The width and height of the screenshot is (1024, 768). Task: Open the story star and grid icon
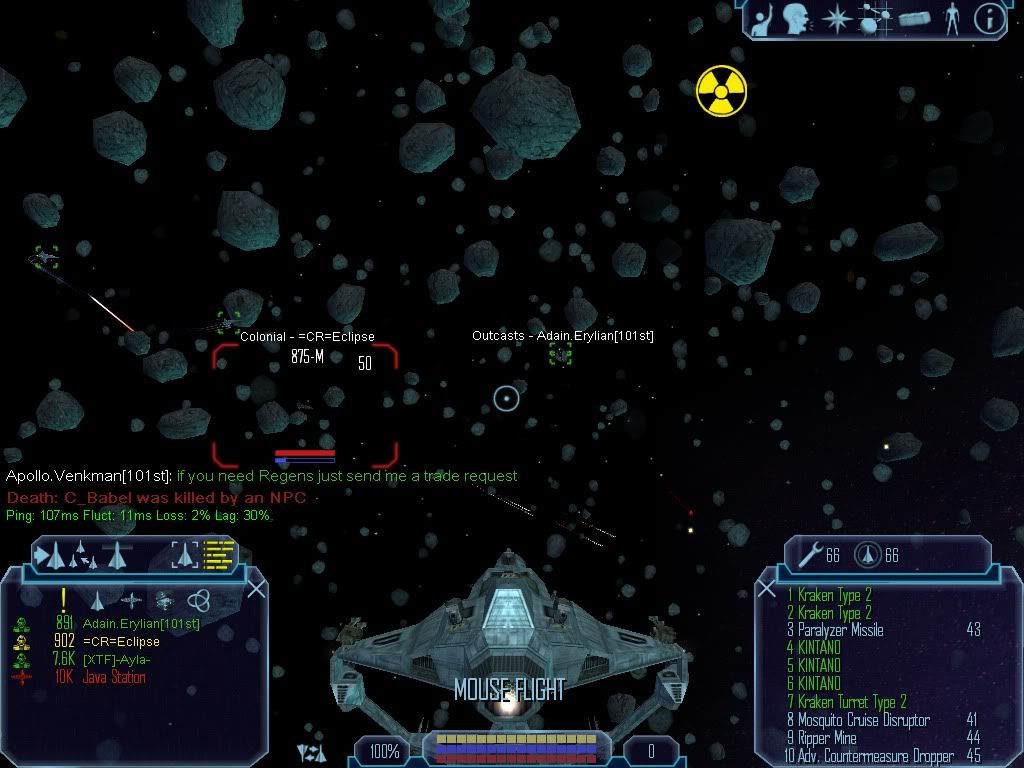(x=877, y=18)
